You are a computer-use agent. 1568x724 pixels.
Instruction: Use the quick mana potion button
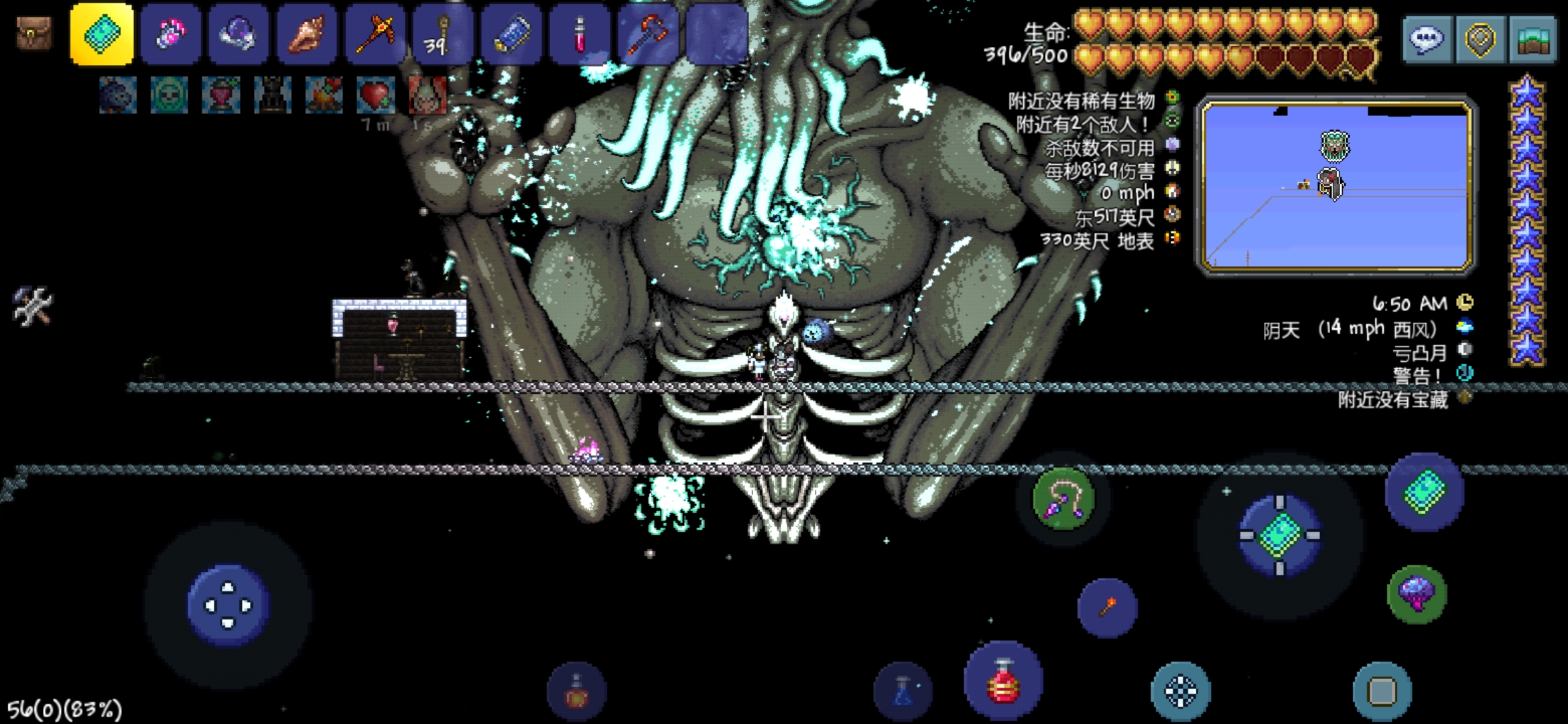(x=903, y=692)
